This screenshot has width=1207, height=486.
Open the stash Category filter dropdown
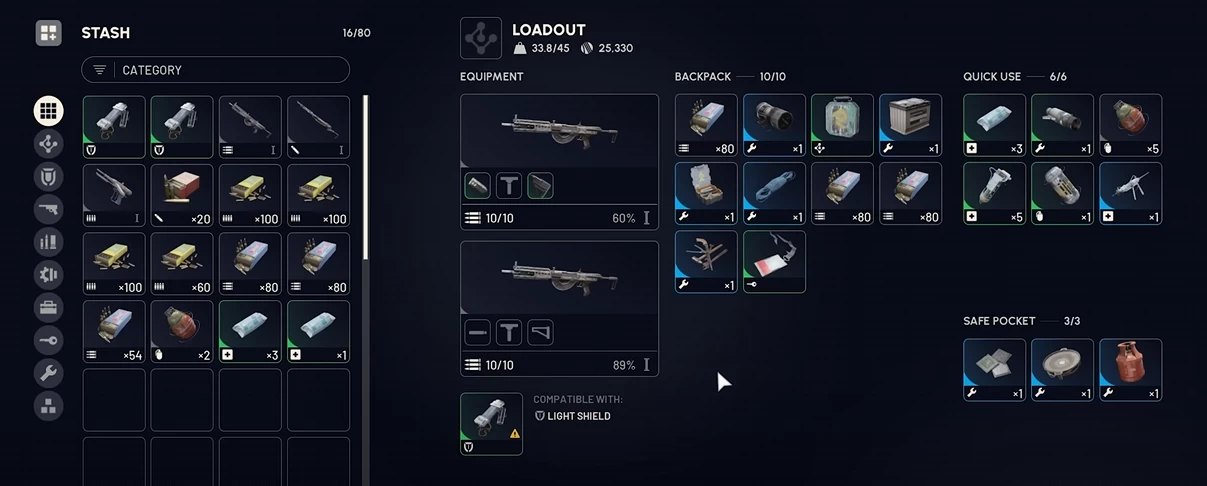click(x=215, y=70)
